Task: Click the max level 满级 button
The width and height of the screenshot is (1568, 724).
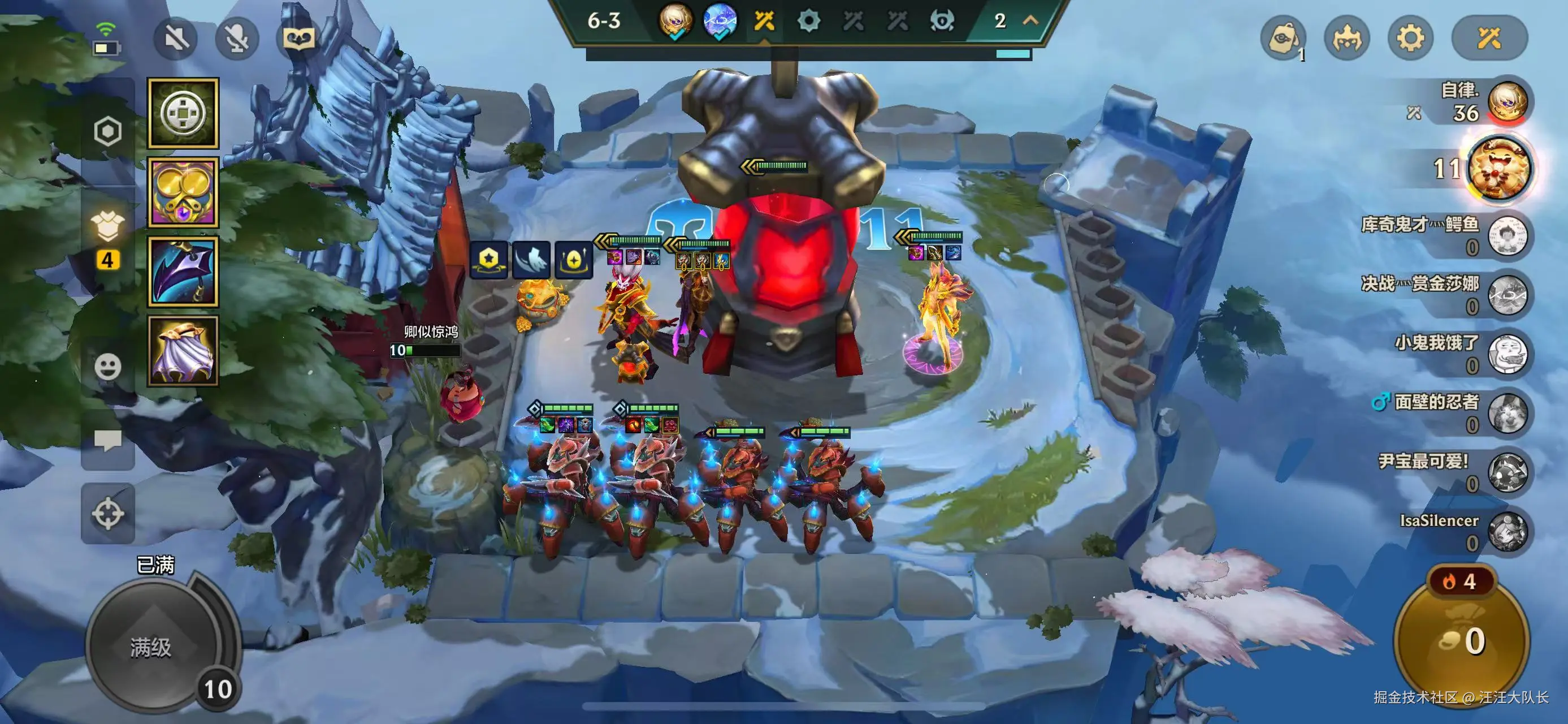Action: click(x=151, y=647)
